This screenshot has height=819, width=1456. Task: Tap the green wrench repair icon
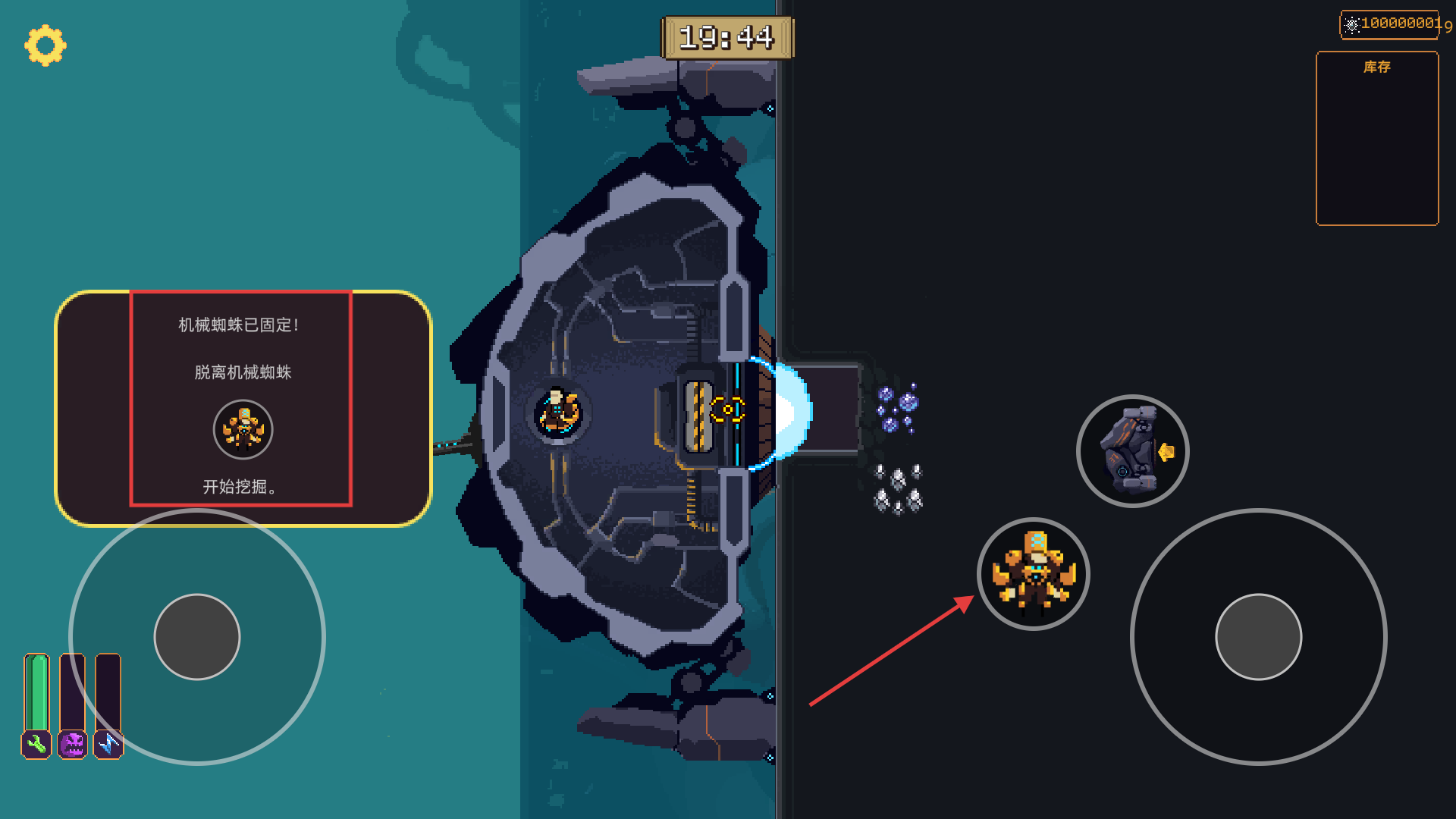36,744
